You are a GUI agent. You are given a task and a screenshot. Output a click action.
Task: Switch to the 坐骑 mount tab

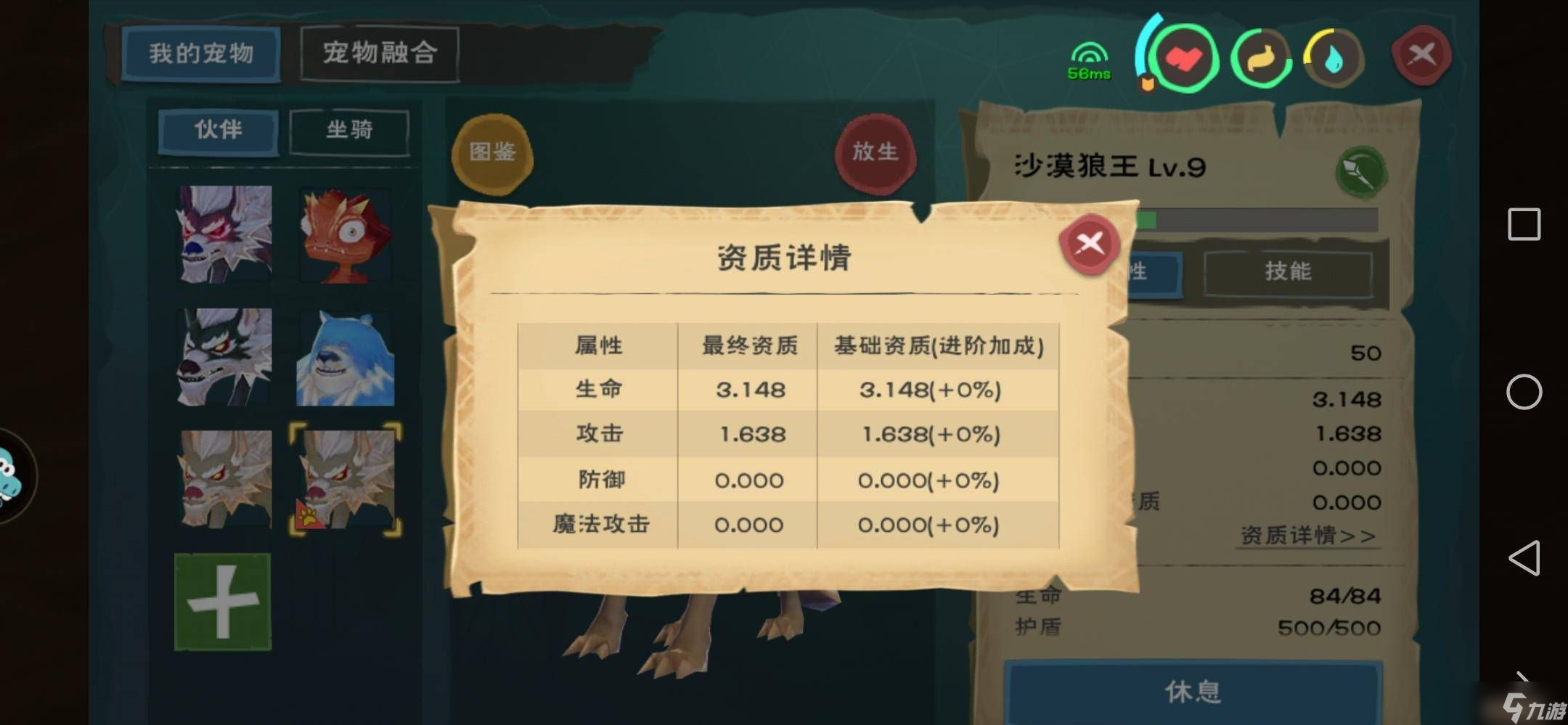tap(348, 131)
